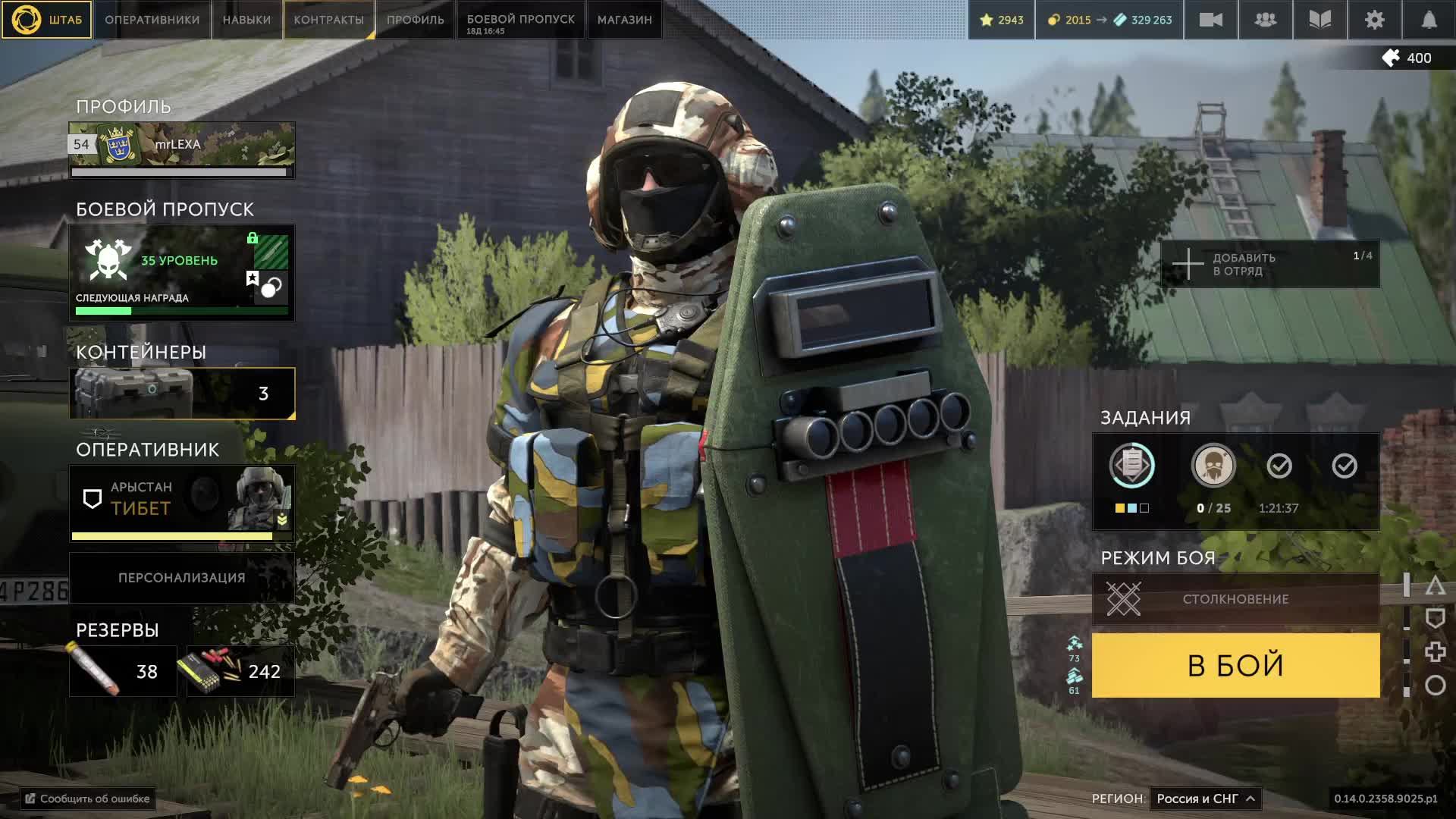This screenshot has width=1456, height=819.
Task: Open the Контракты tab
Action: click(328, 20)
